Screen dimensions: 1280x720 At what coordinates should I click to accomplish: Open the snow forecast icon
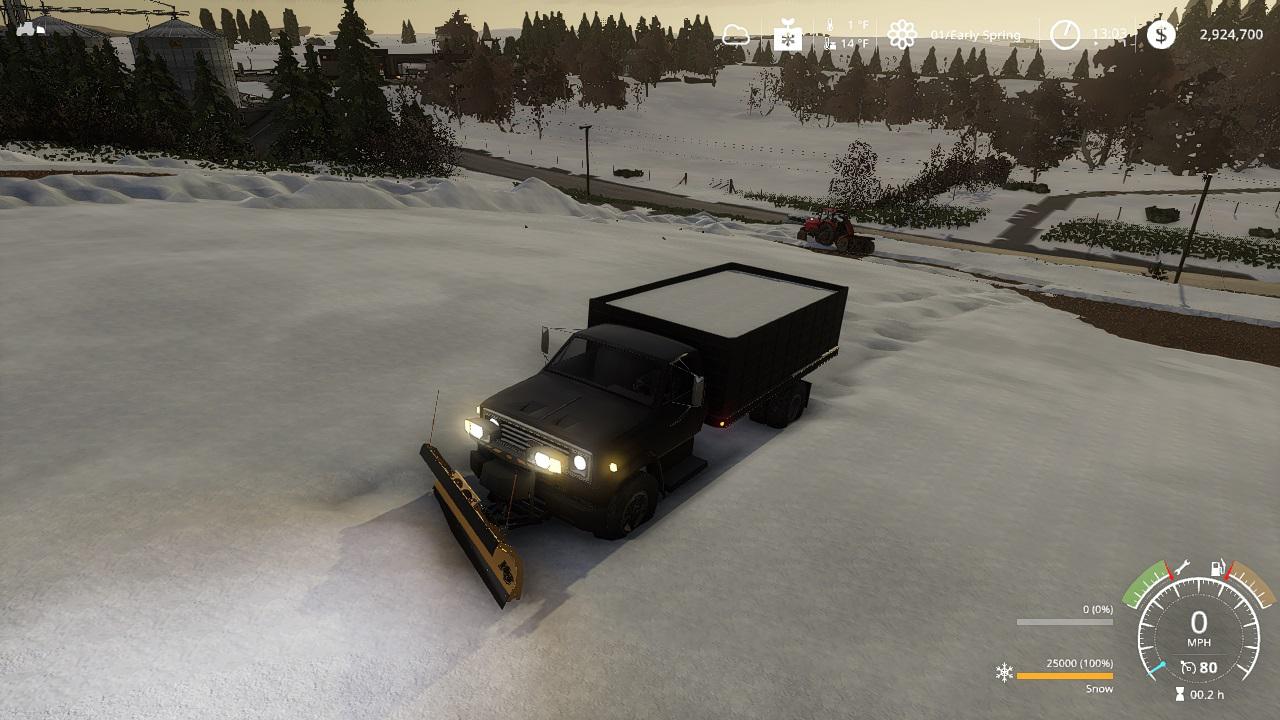point(788,37)
